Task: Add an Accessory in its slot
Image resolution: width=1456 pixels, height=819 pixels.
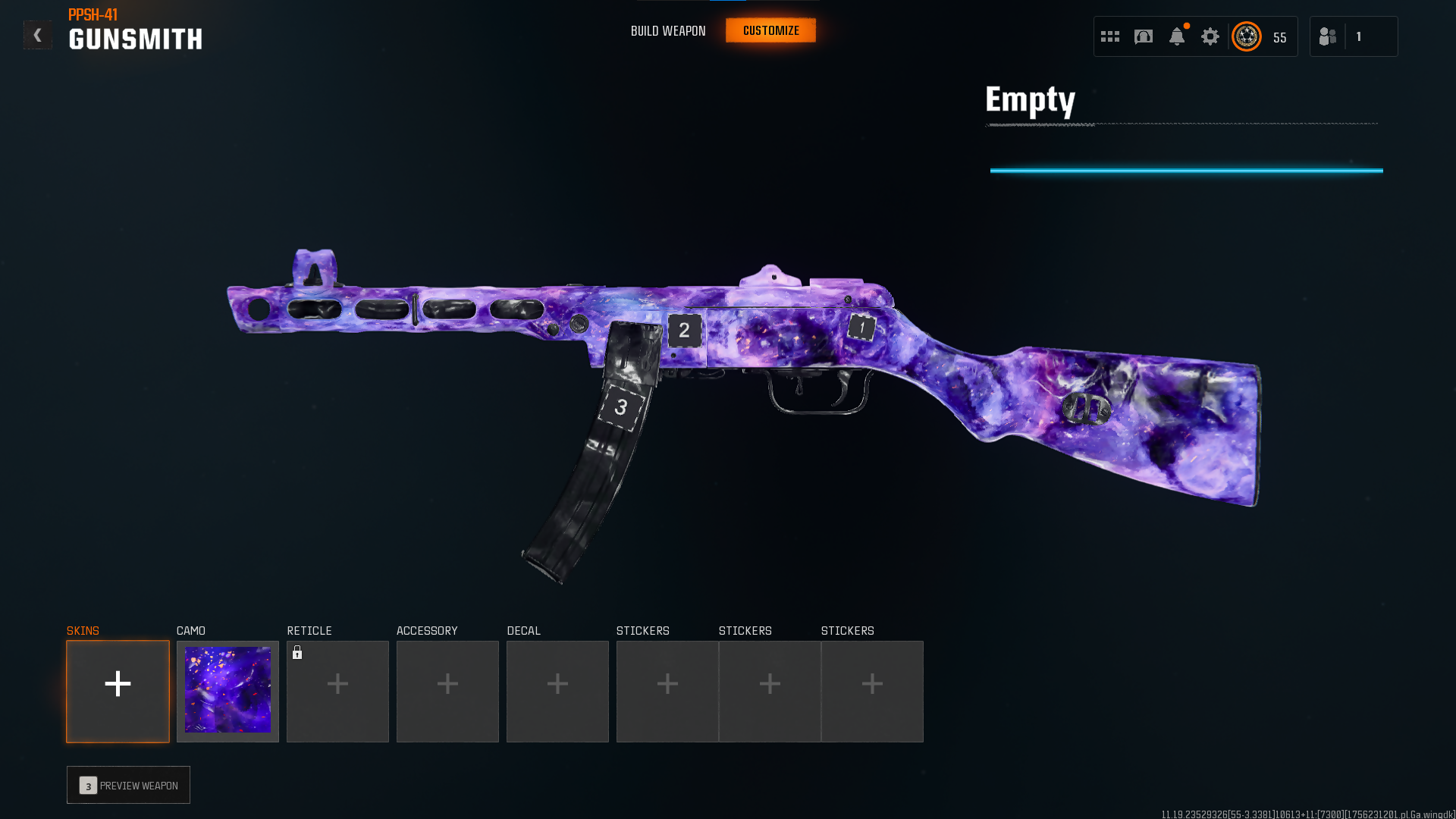Action: coord(447,691)
